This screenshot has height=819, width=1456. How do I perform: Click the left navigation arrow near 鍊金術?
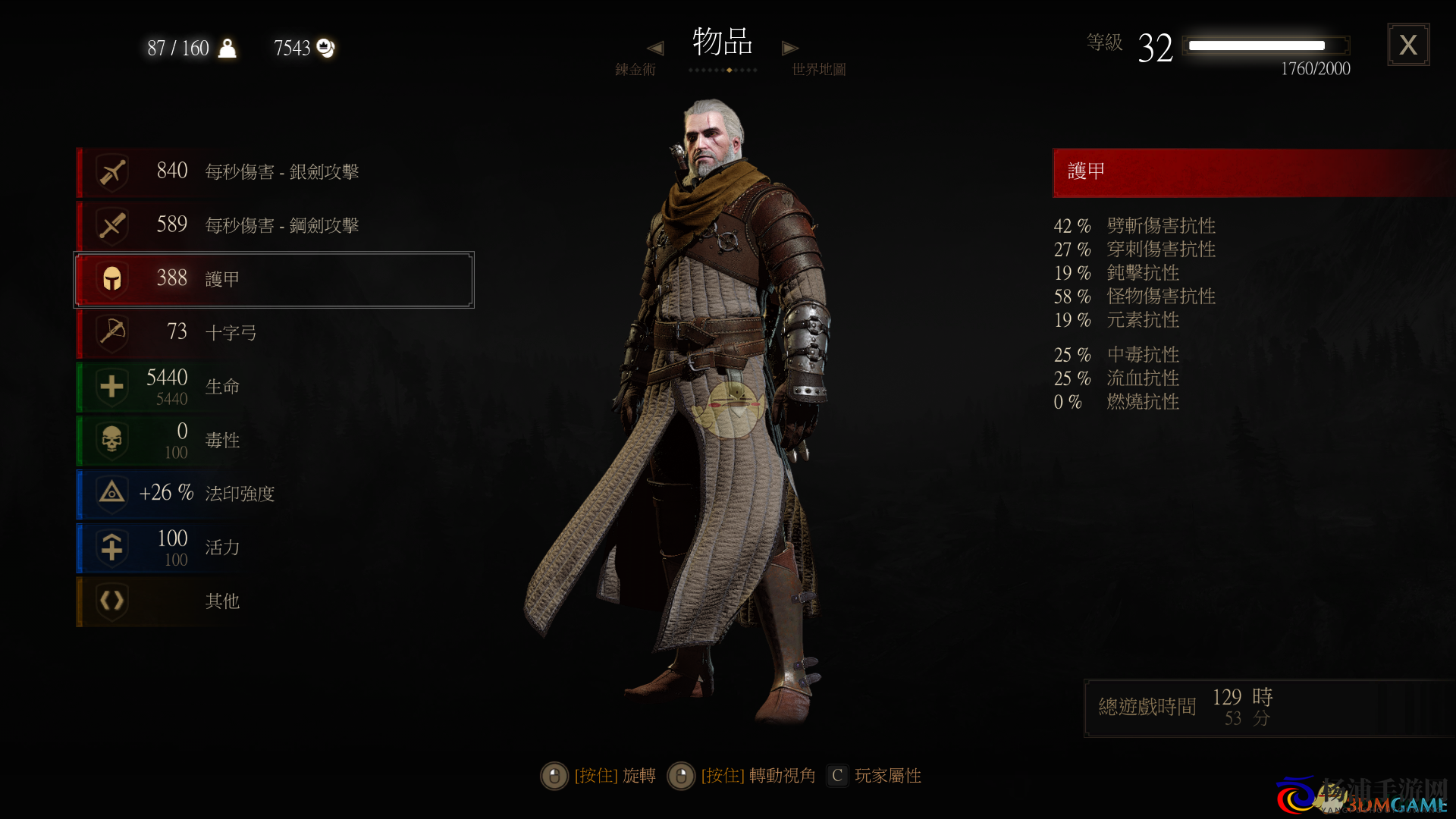[655, 47]
